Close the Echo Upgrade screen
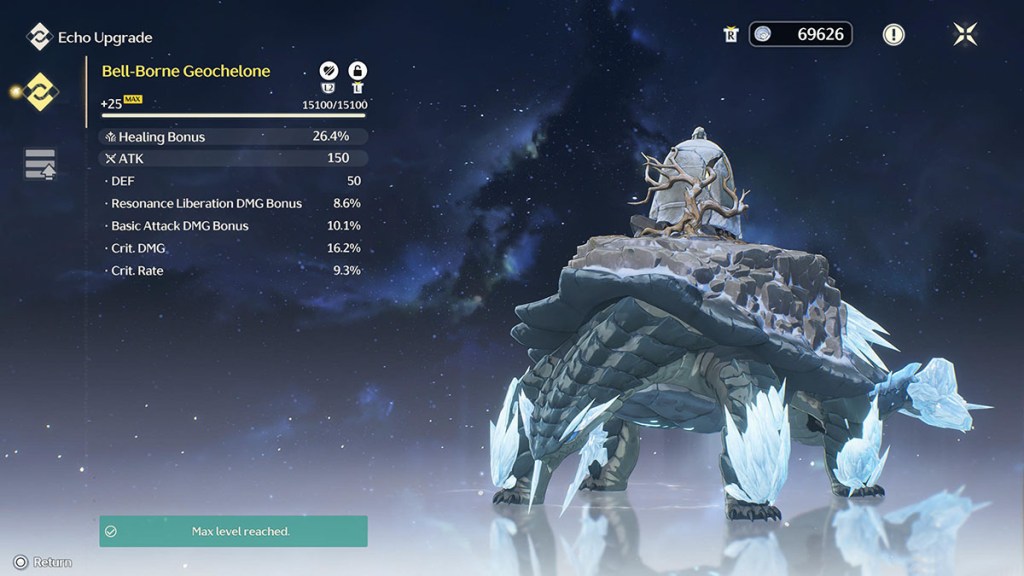Image resolution: width=1024 pixels, height=576 pixels. (x=965, y=35)
